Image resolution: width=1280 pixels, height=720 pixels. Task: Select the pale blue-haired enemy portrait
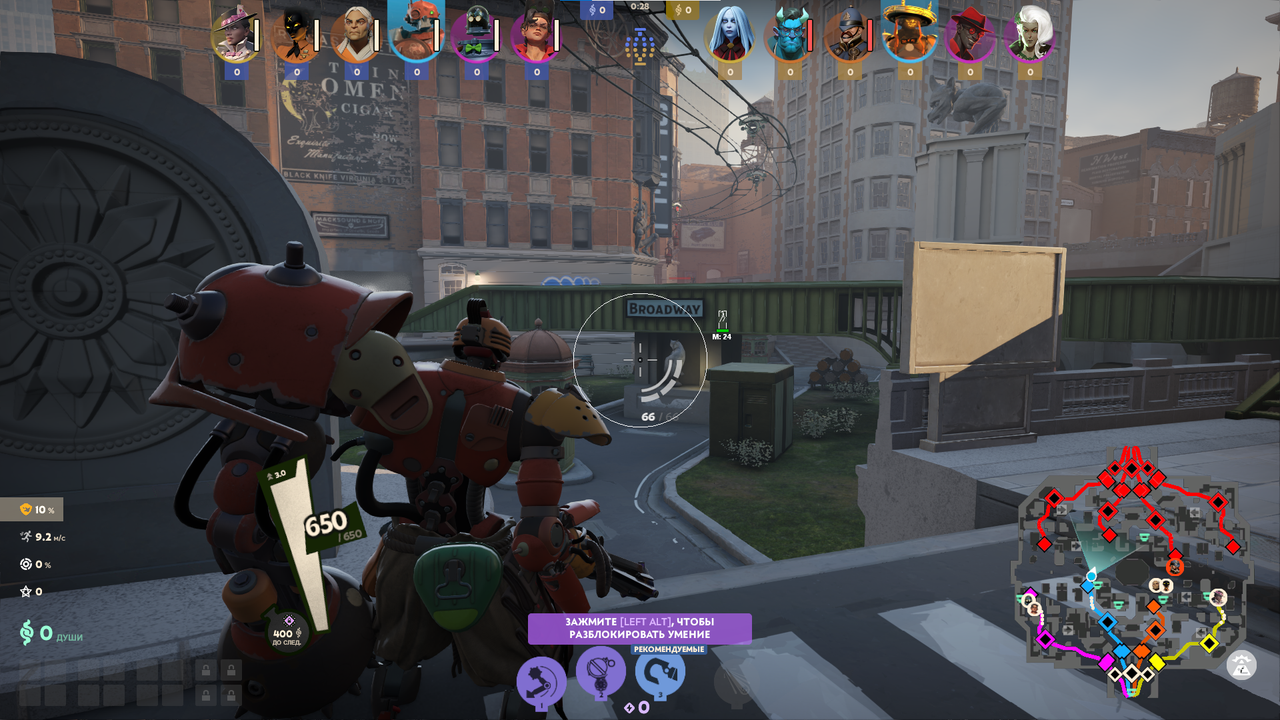[729, 36]
